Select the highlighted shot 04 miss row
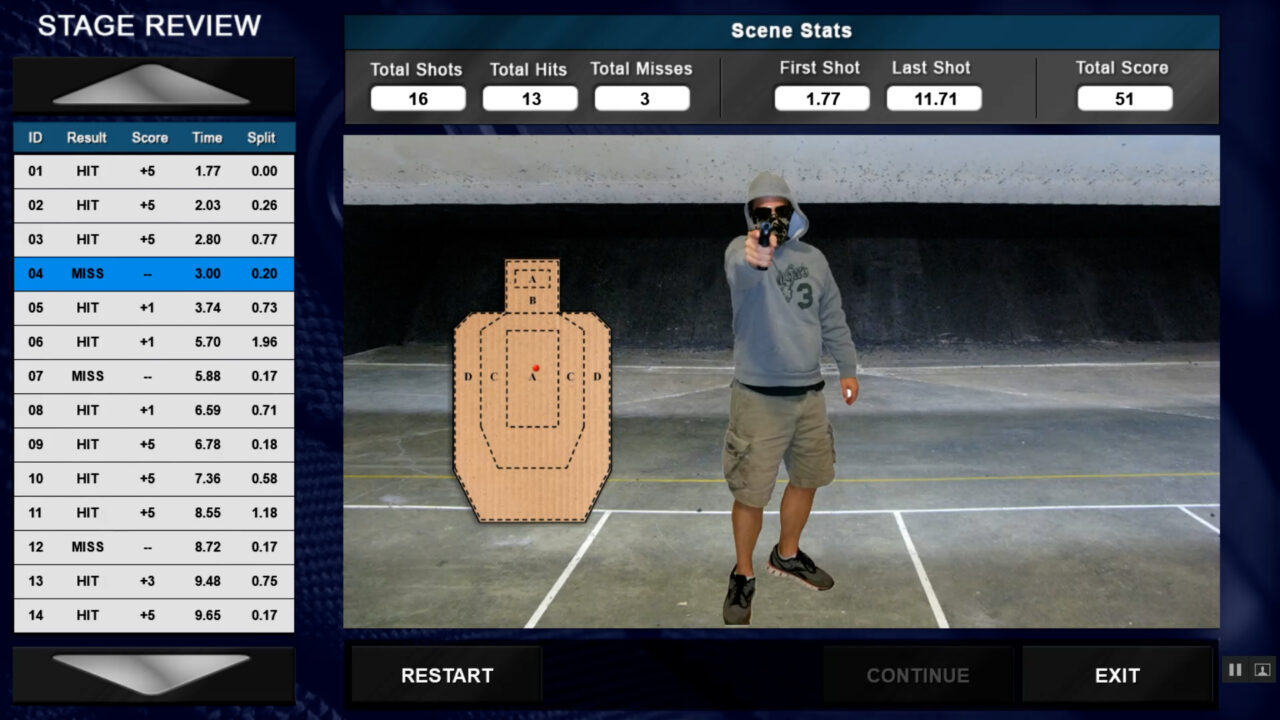The image size is (1280, 720). click(154, 274)
